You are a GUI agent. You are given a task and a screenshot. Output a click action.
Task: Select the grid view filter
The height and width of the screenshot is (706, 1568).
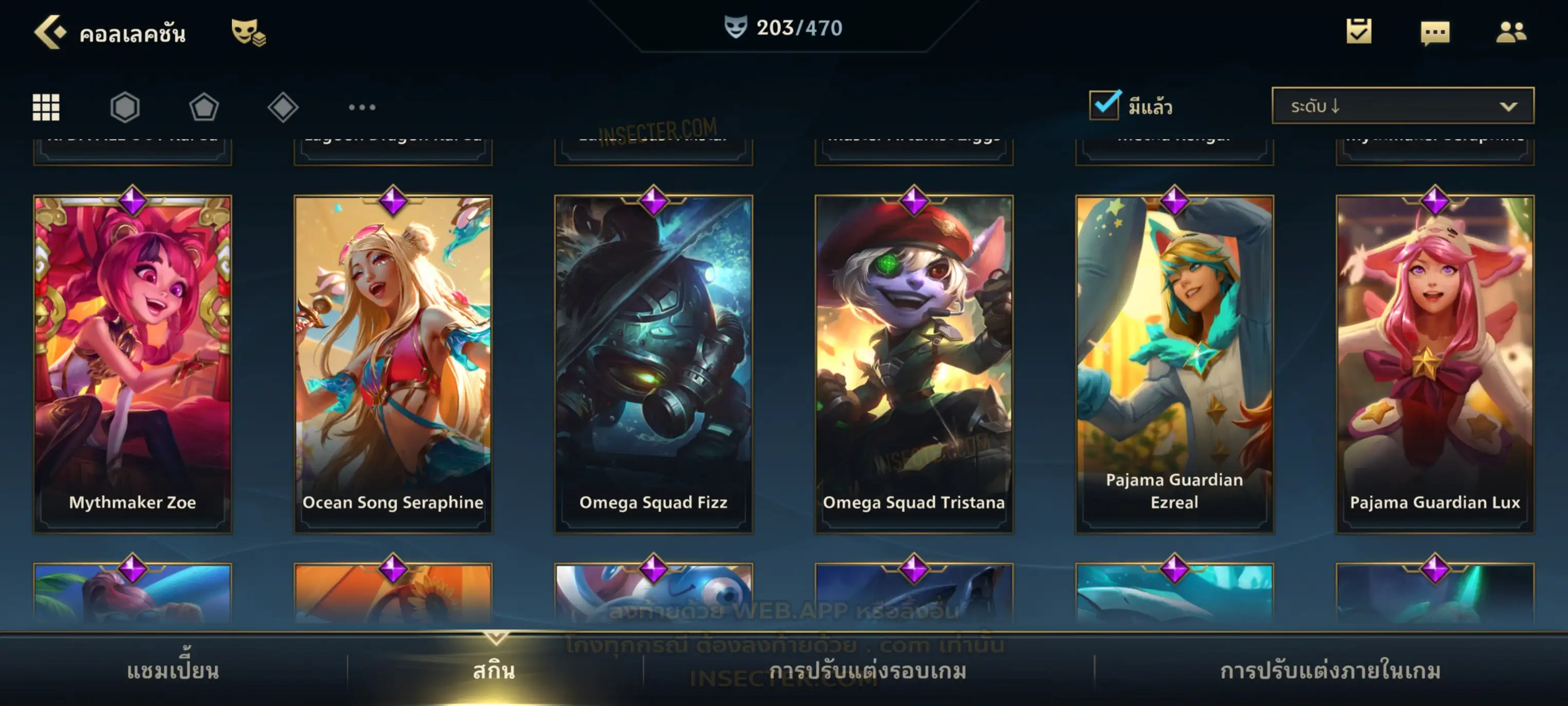[x=46, y=107]
